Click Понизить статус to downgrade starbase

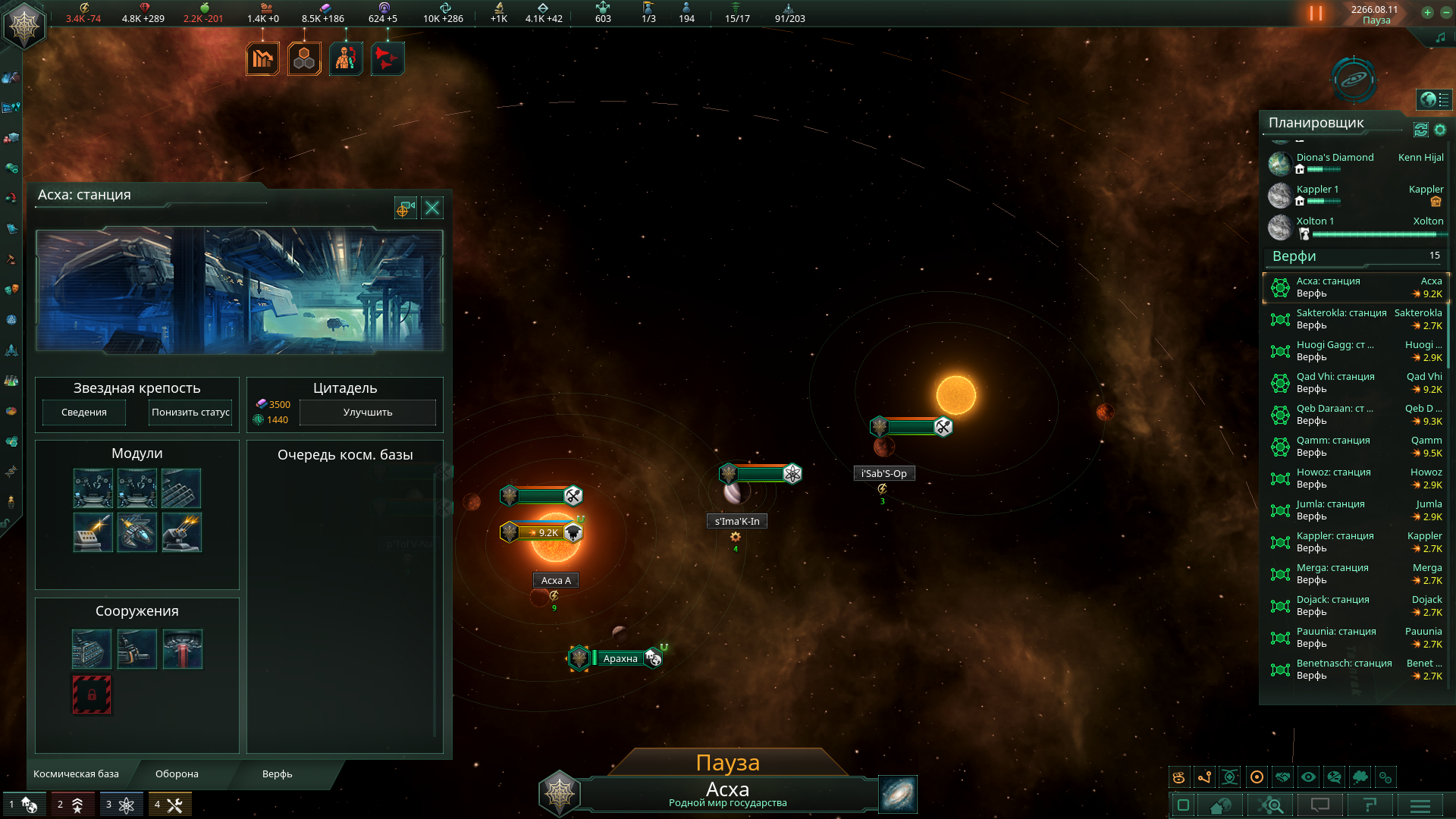pos(190,413)
